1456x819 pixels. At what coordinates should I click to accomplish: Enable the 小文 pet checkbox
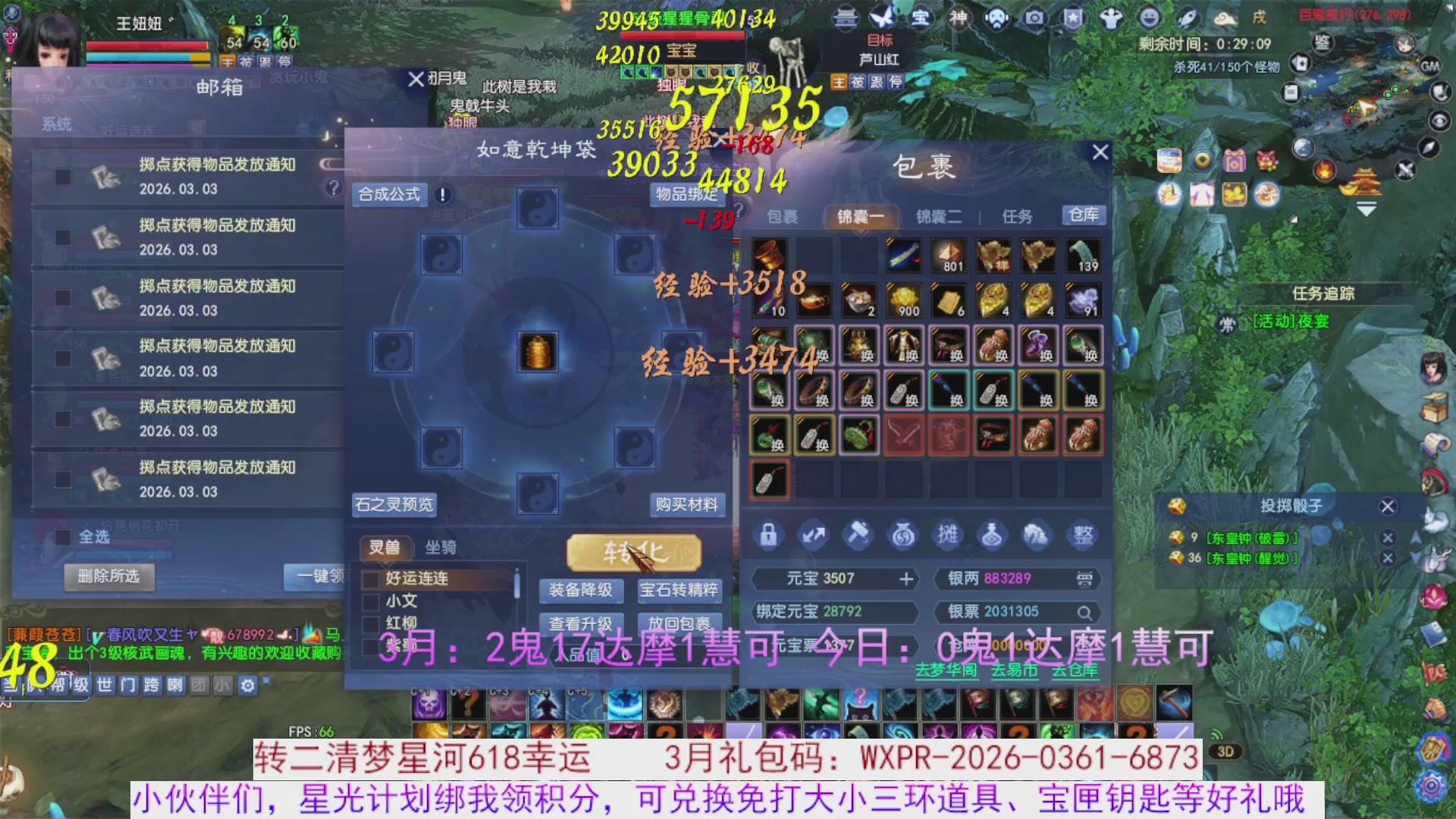coord(371,604)
